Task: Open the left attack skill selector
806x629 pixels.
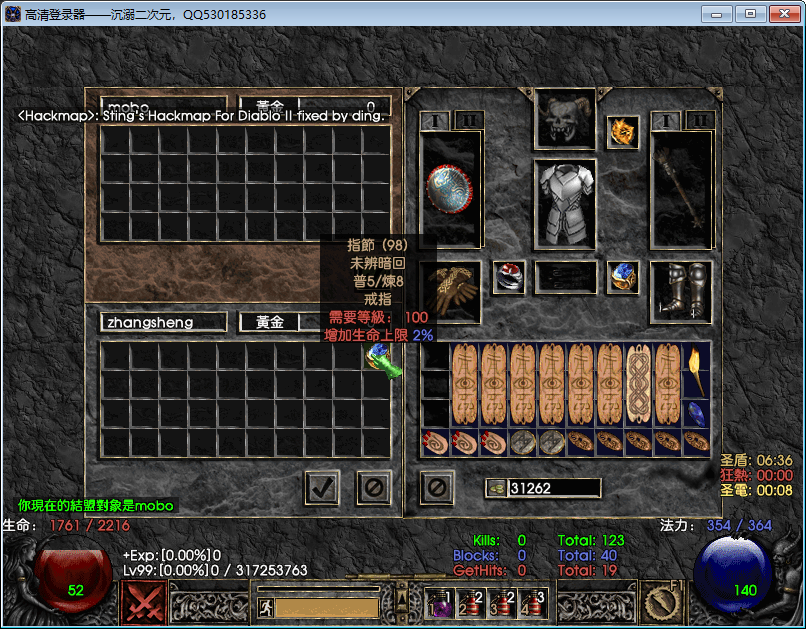Action: [144, 603]
